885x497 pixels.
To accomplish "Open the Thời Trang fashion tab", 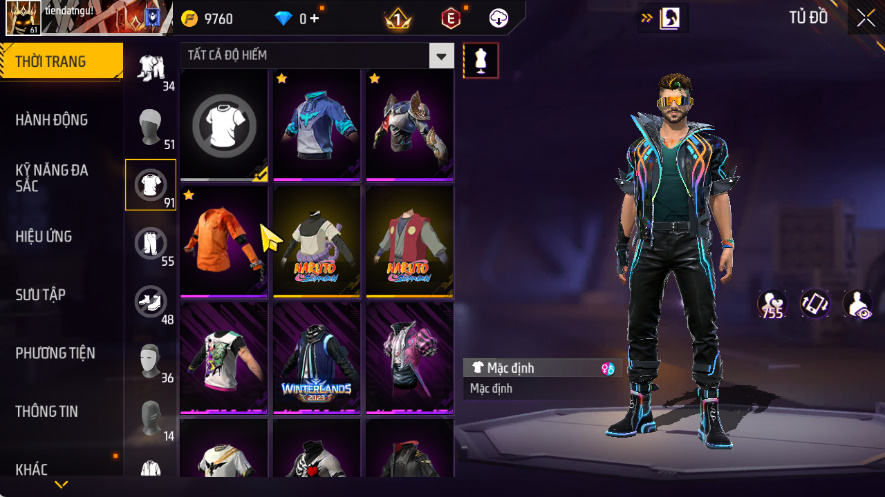I will [x=60, y=62].
